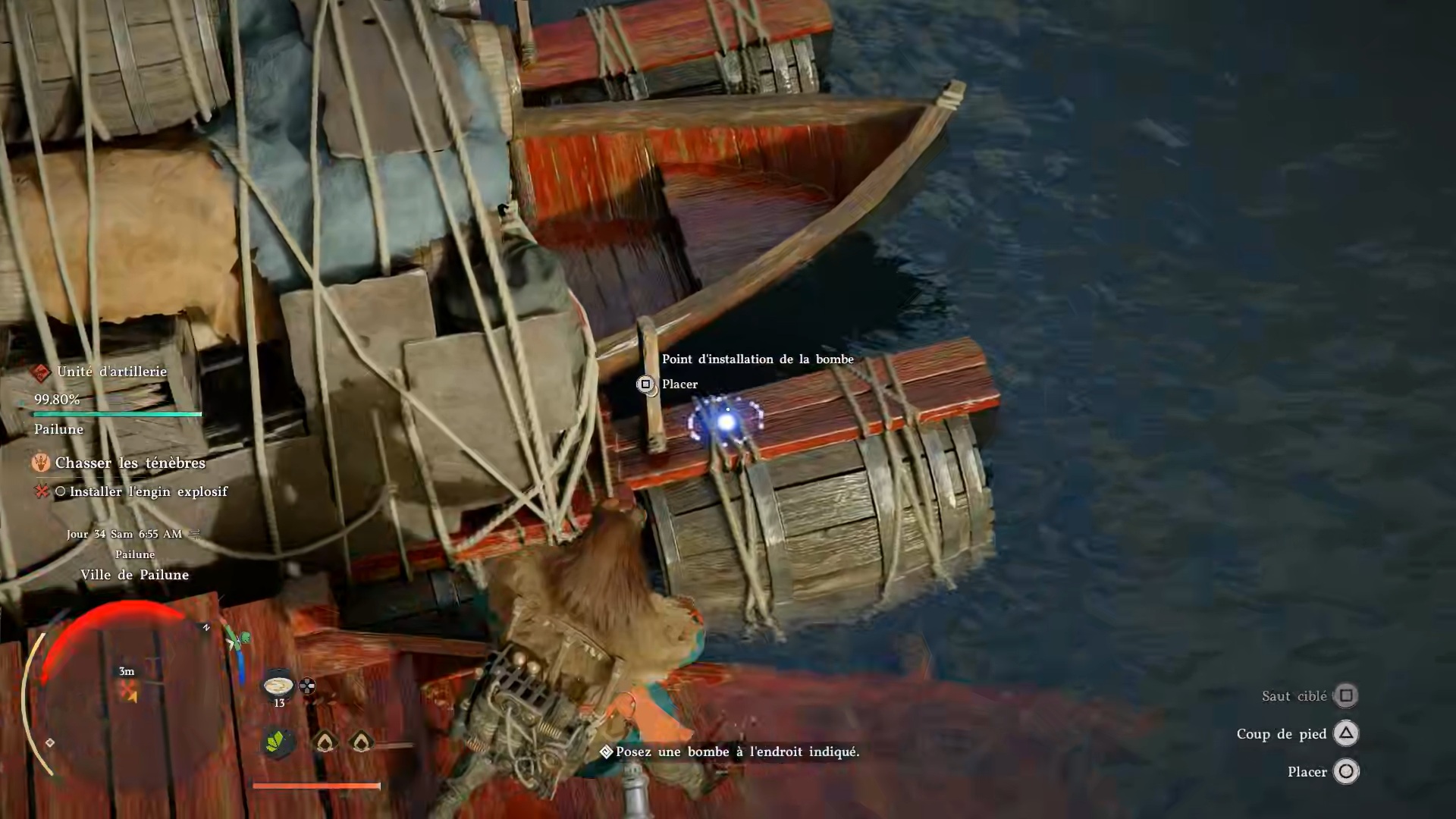Click the crossed-swords marker on the minimap
The image size is (1456, 819).
(127, 691)
